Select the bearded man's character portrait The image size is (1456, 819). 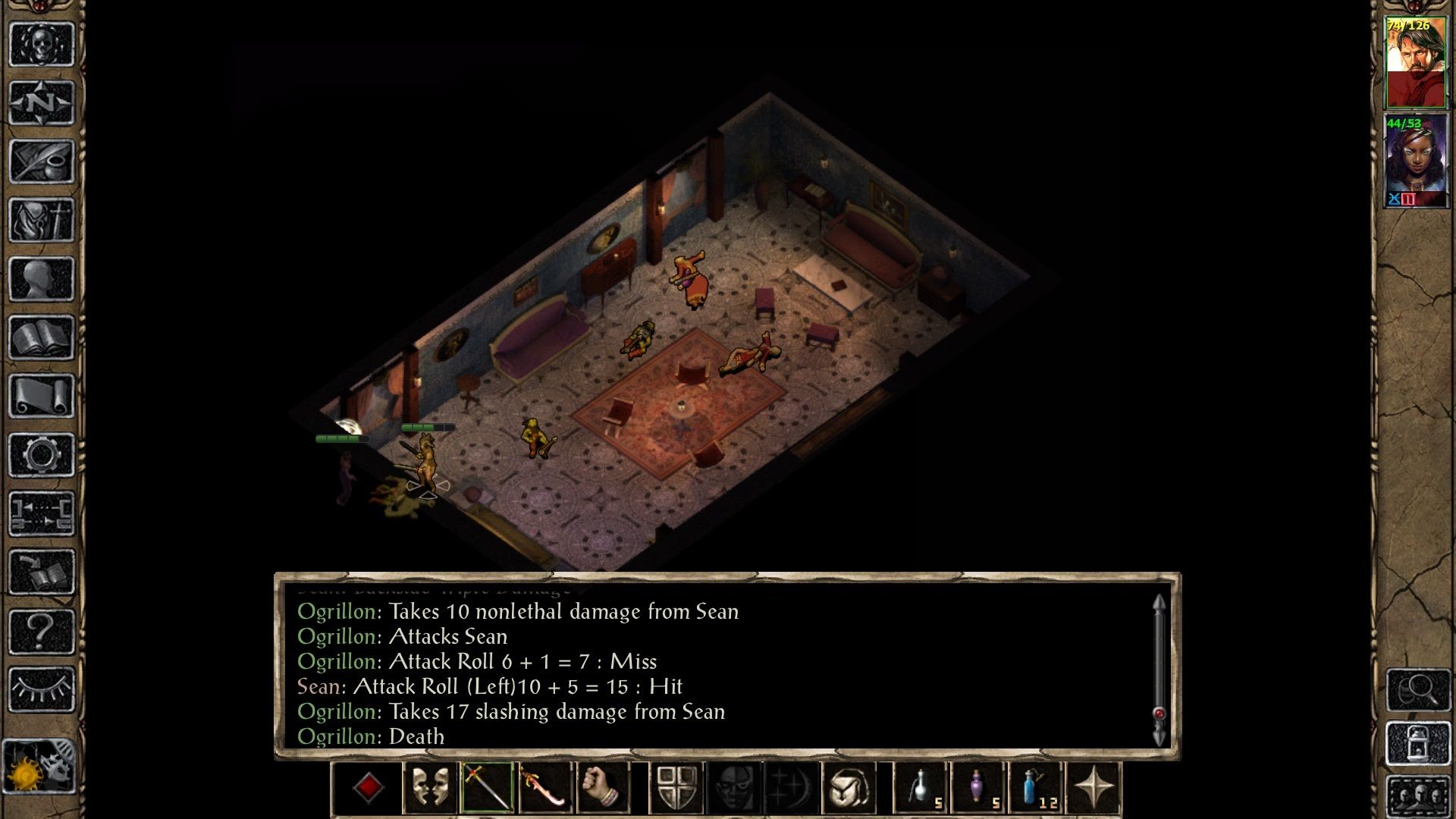coord(1415,62)
